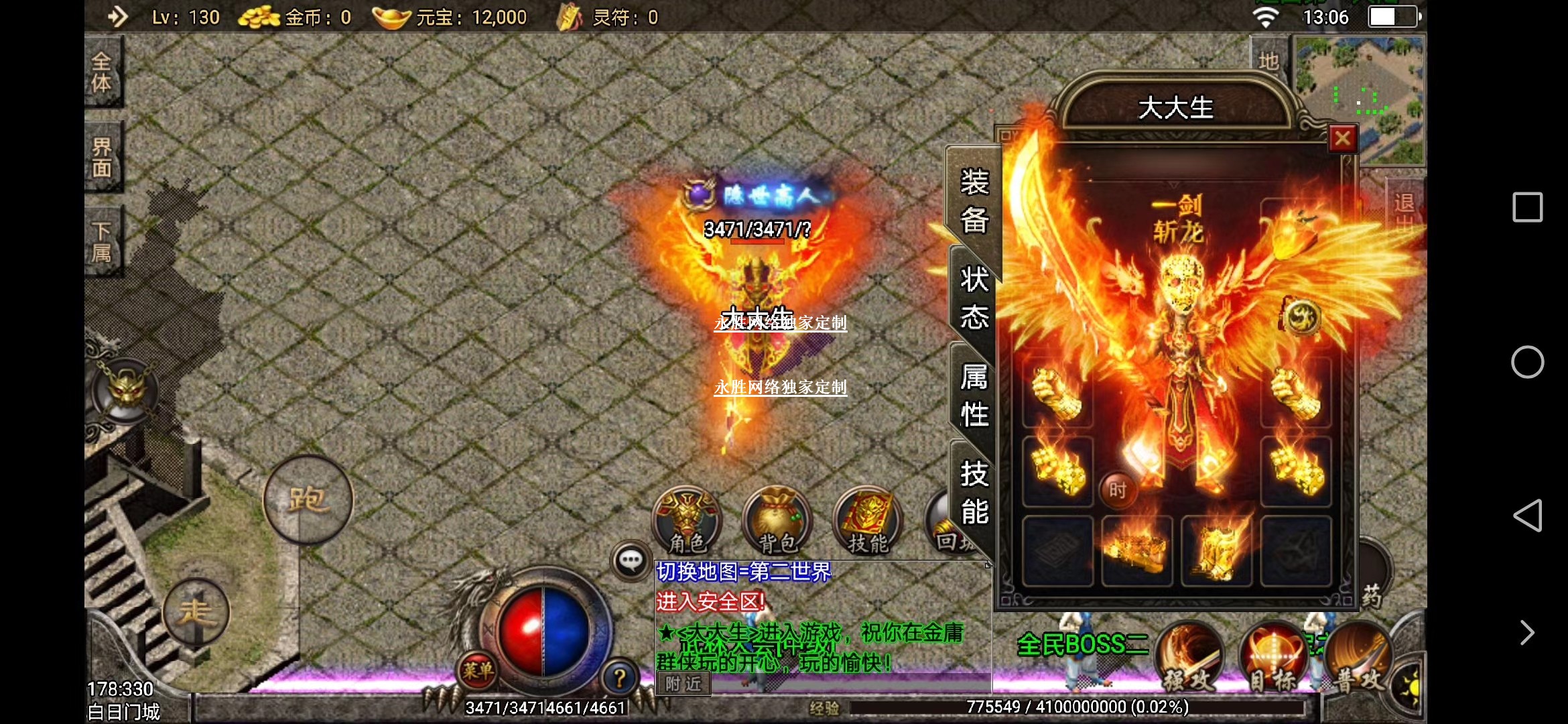Screen dimensions: 1568x724
Task: Open the 属性 attributes tab
Action: click(974, 396)
